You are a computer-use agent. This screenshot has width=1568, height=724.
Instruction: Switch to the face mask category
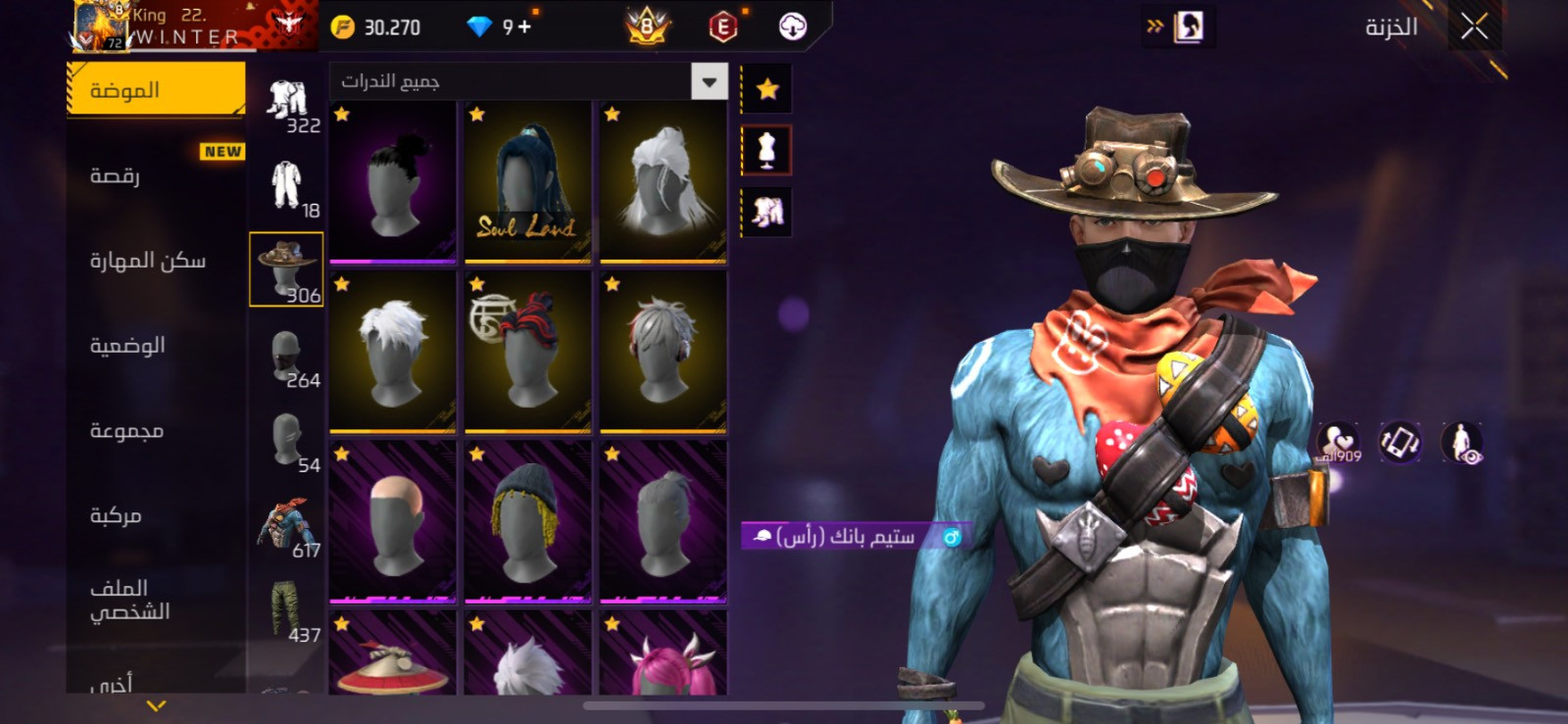[x=286, y=356]
